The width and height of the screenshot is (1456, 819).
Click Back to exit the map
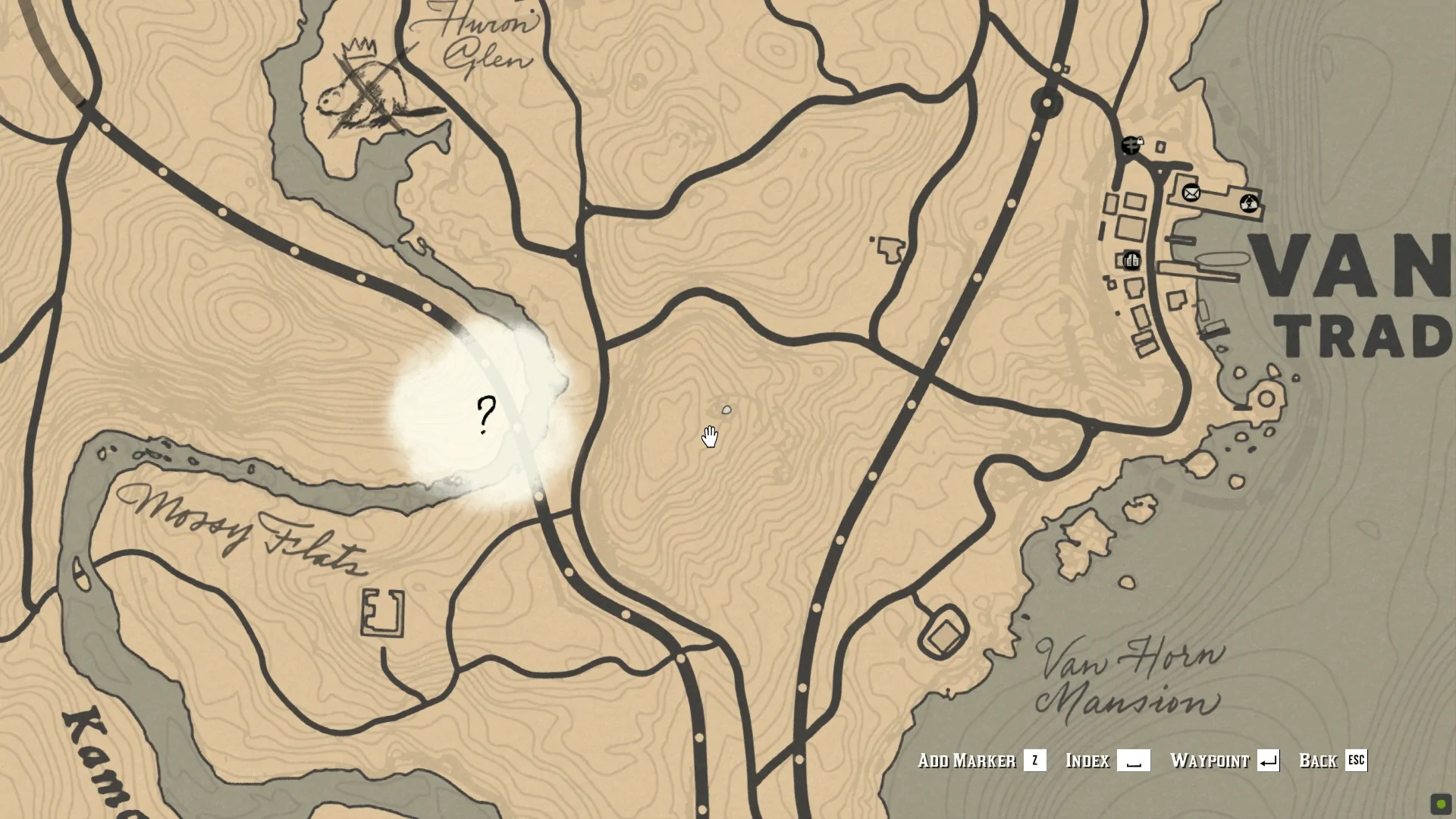tap(1319, 761)
